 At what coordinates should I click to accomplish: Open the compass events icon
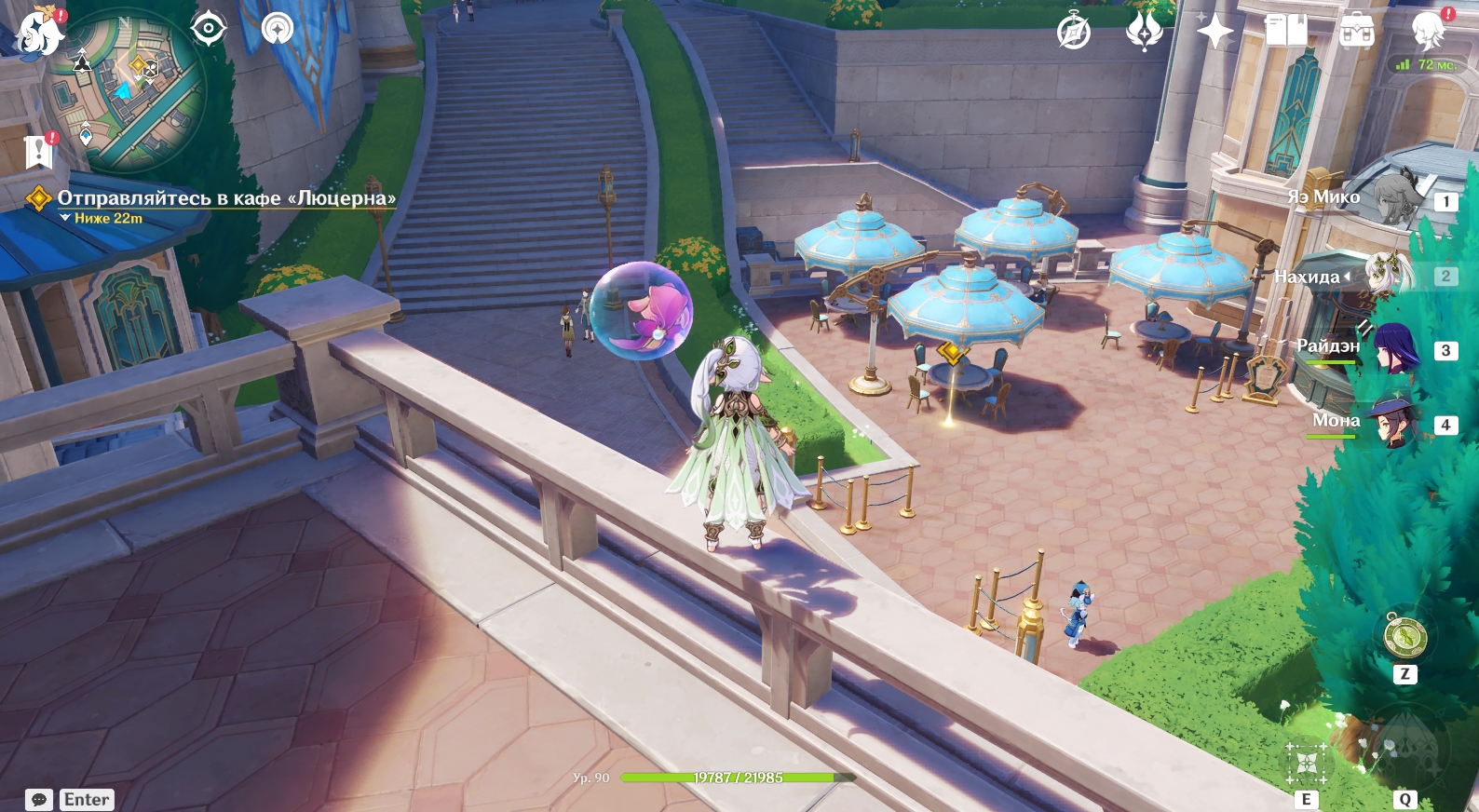[x=1074, y=32]
